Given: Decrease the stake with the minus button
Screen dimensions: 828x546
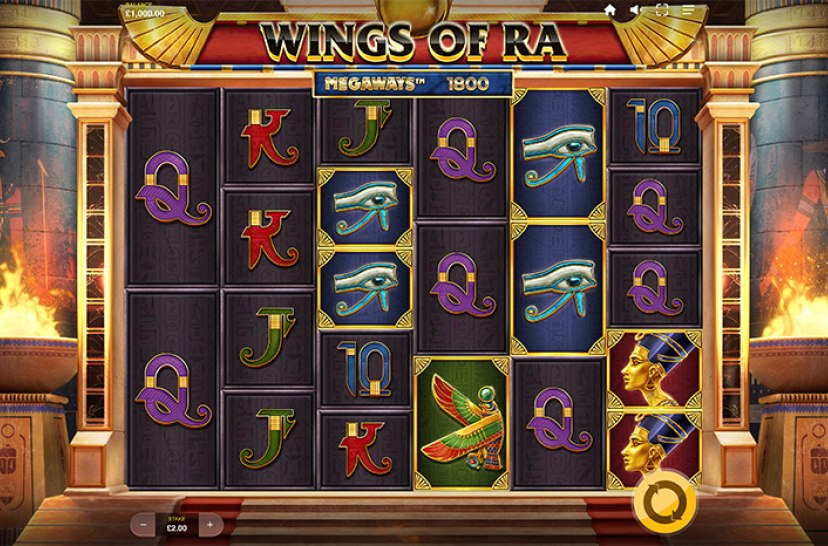Looking at the screenshot, I should [x=146, y=523].
